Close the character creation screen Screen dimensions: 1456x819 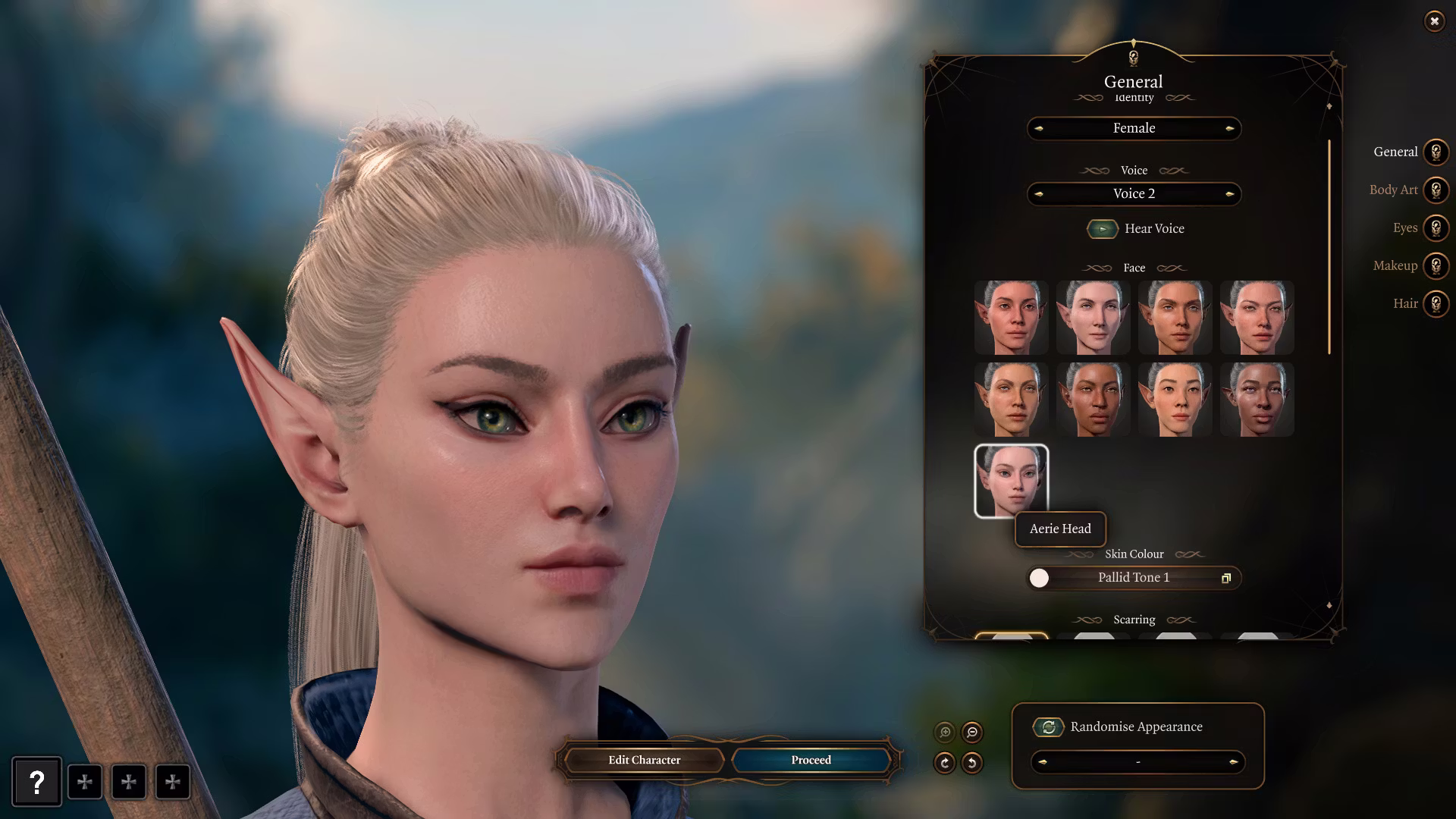[x=1434, y=21]
